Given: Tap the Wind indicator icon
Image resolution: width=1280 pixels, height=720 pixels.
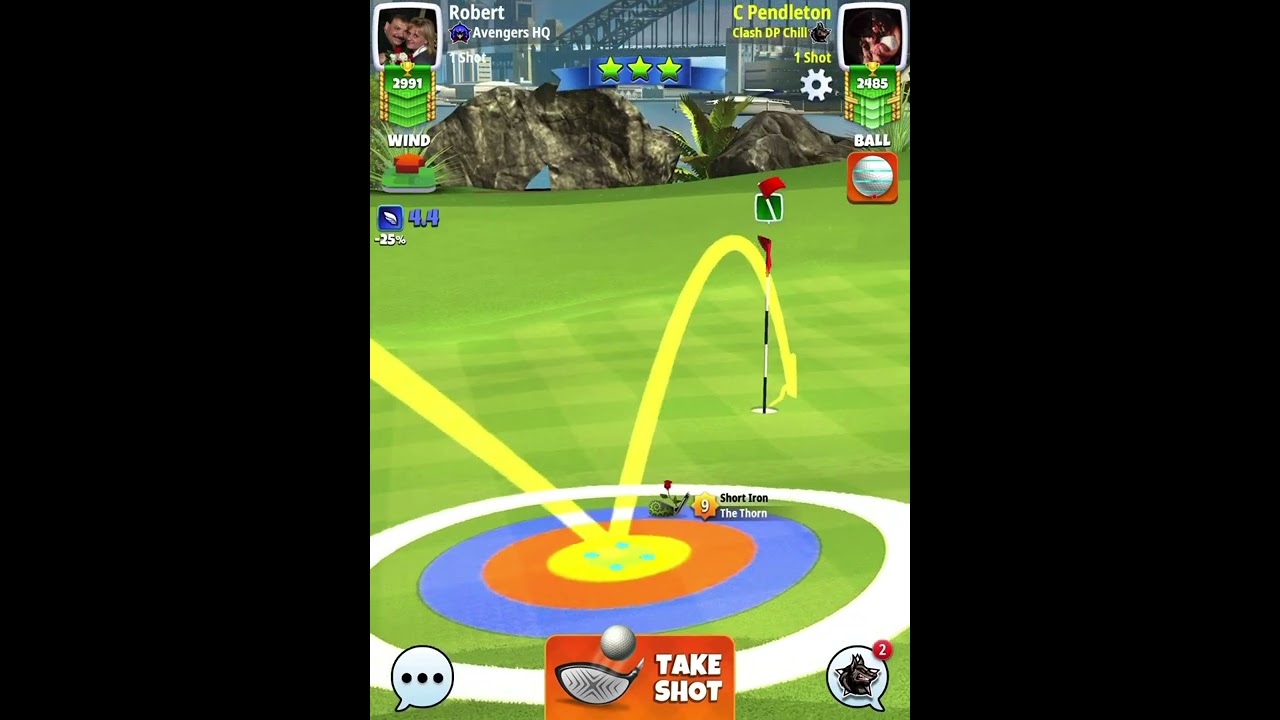Looking at the screenshot, I should [x=409, y=171].
